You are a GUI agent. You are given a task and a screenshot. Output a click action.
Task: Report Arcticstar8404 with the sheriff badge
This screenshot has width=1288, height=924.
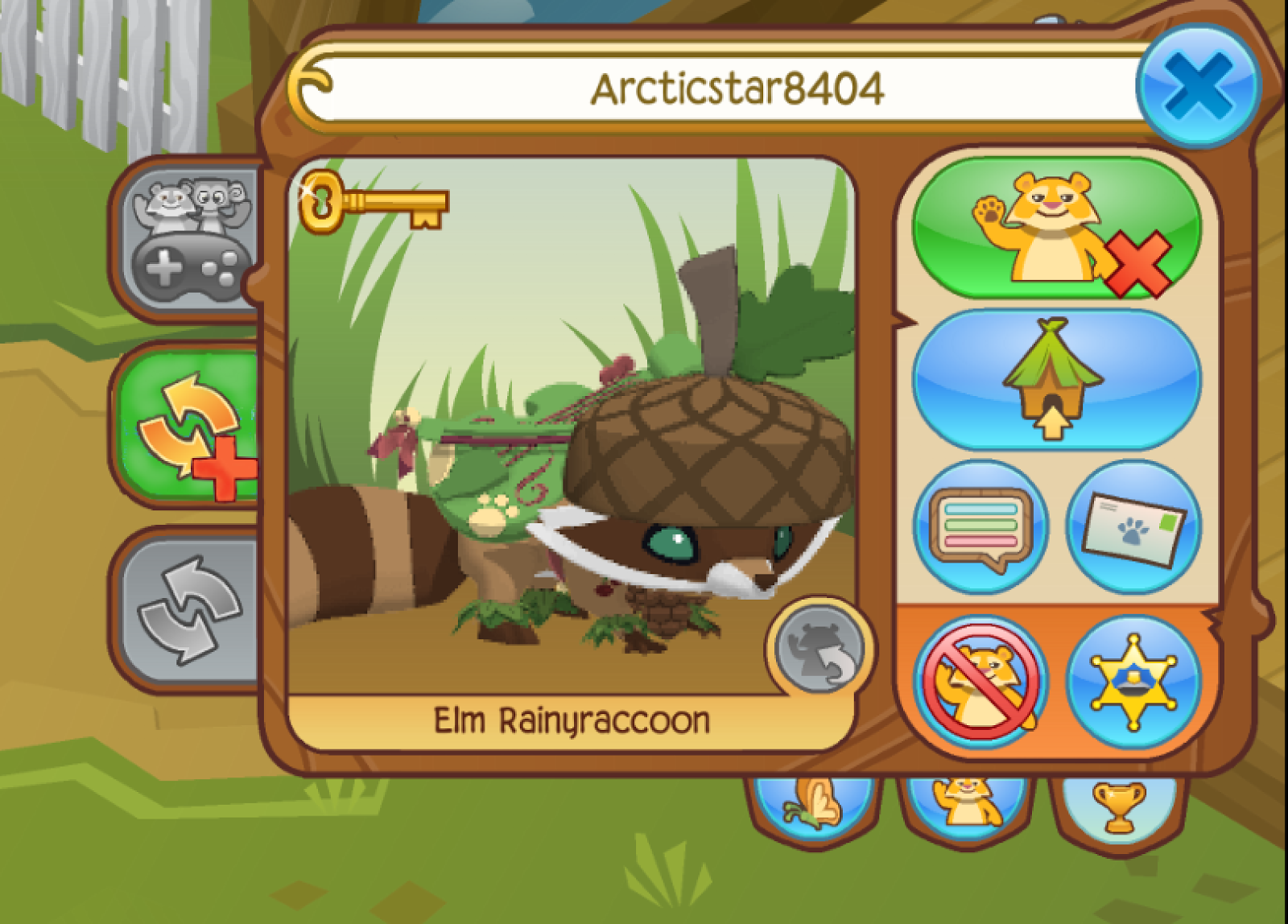(x=1125, y=683)
